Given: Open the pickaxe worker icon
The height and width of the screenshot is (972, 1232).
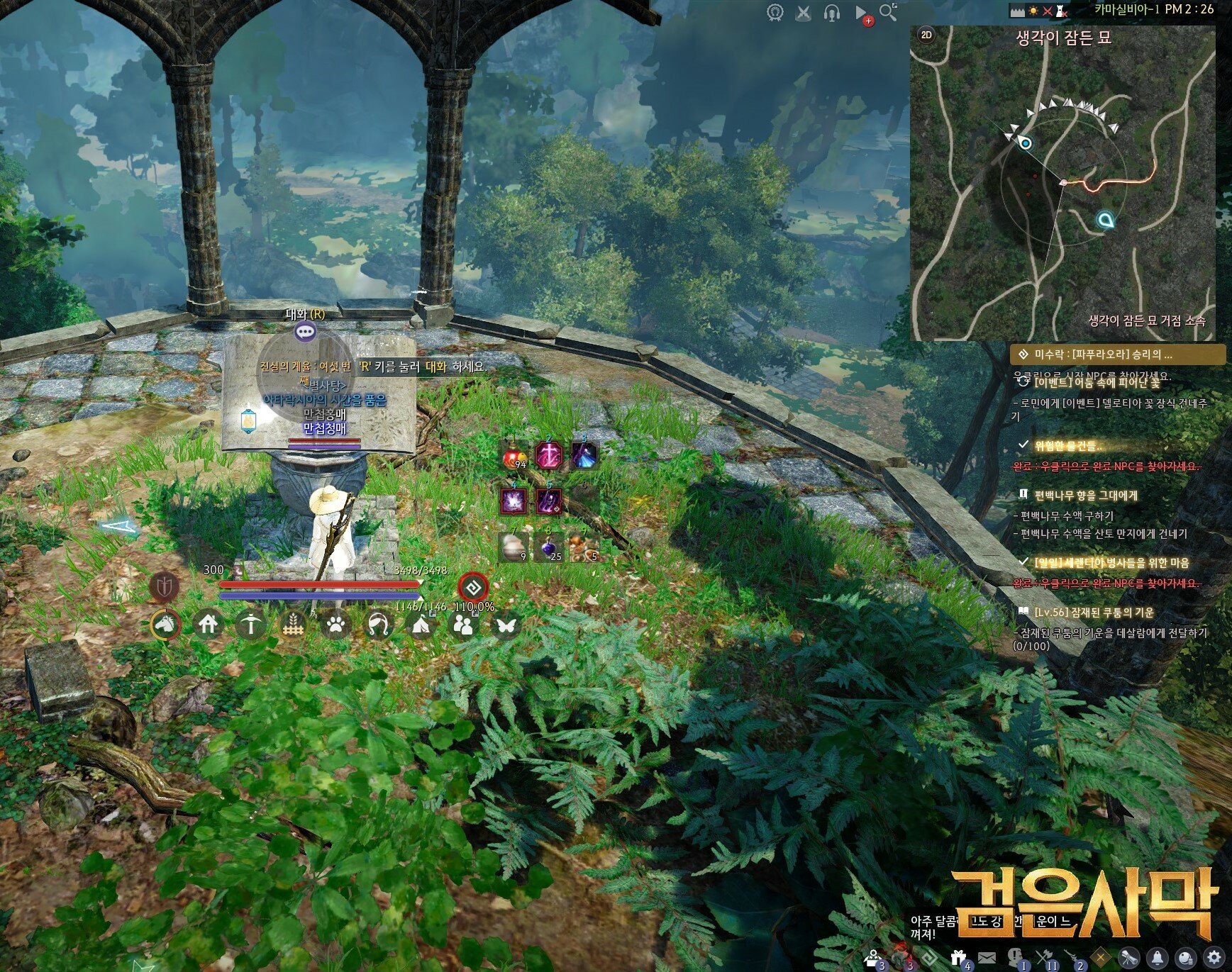Looking at the screenshot, I should 250,625.
